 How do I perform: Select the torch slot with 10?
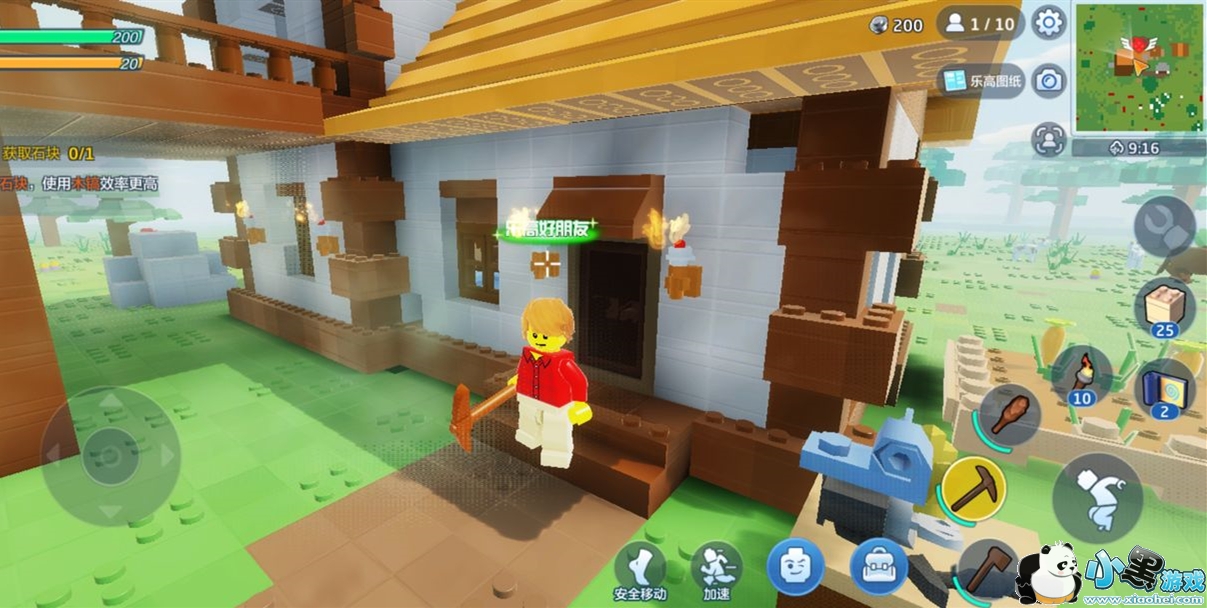(x=1081, y=374)
